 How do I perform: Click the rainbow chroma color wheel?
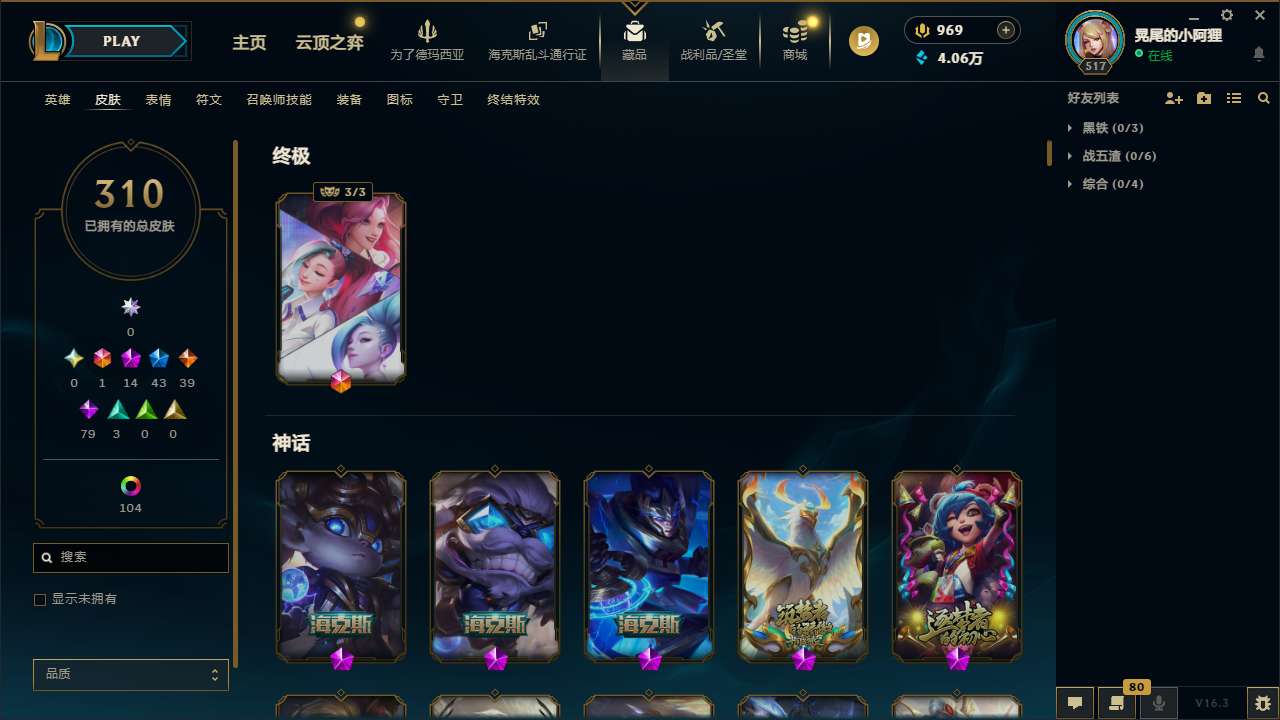pyautogui.click(x=130, y=484)
